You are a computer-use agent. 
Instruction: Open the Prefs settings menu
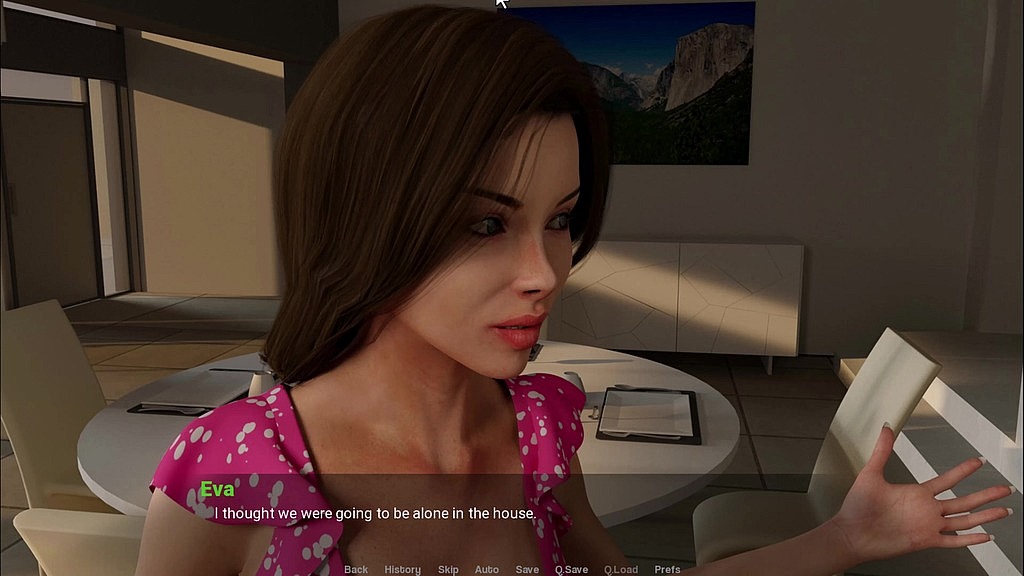point(667,569)
